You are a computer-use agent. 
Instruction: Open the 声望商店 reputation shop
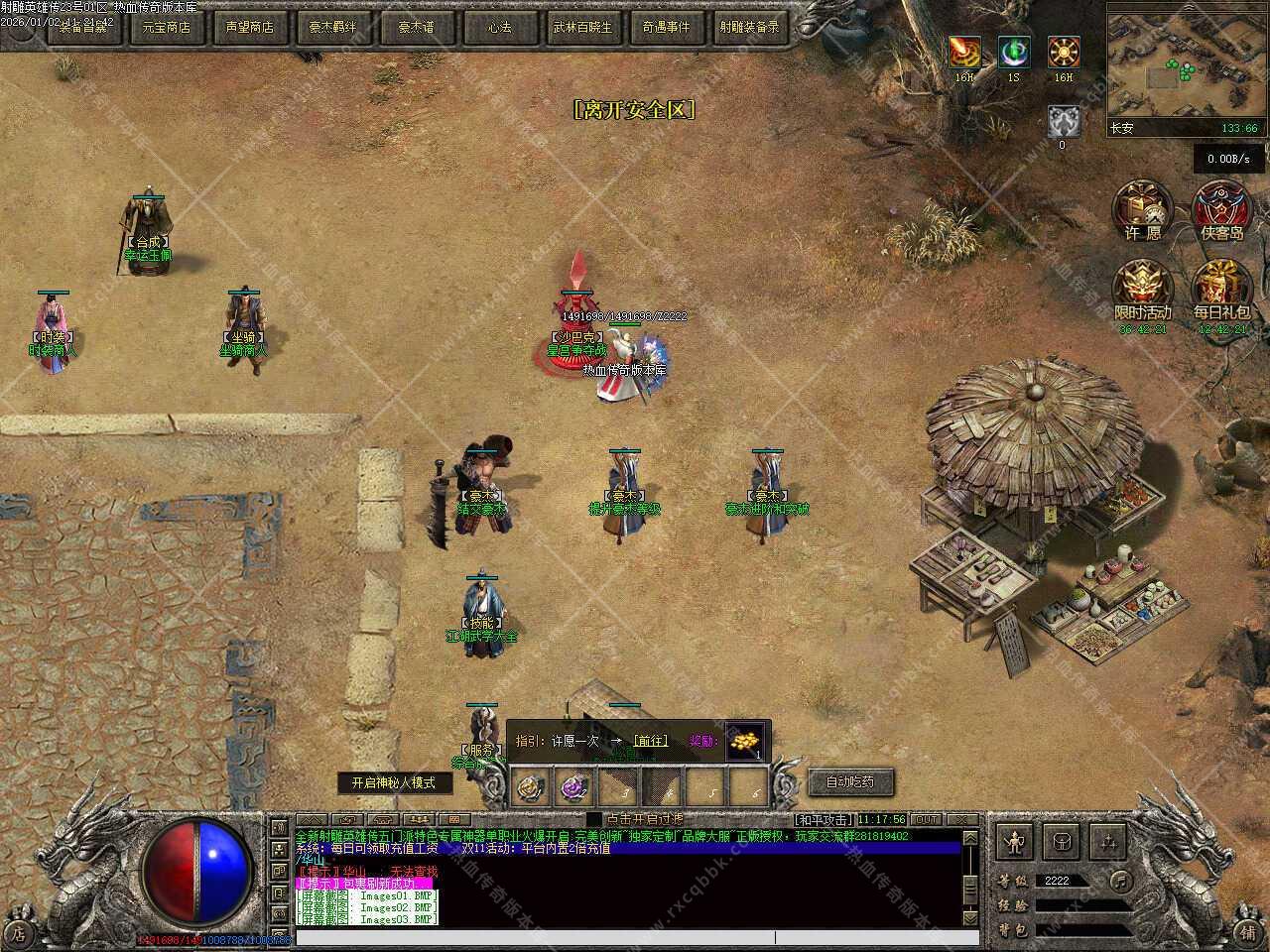tap(249, 28)
